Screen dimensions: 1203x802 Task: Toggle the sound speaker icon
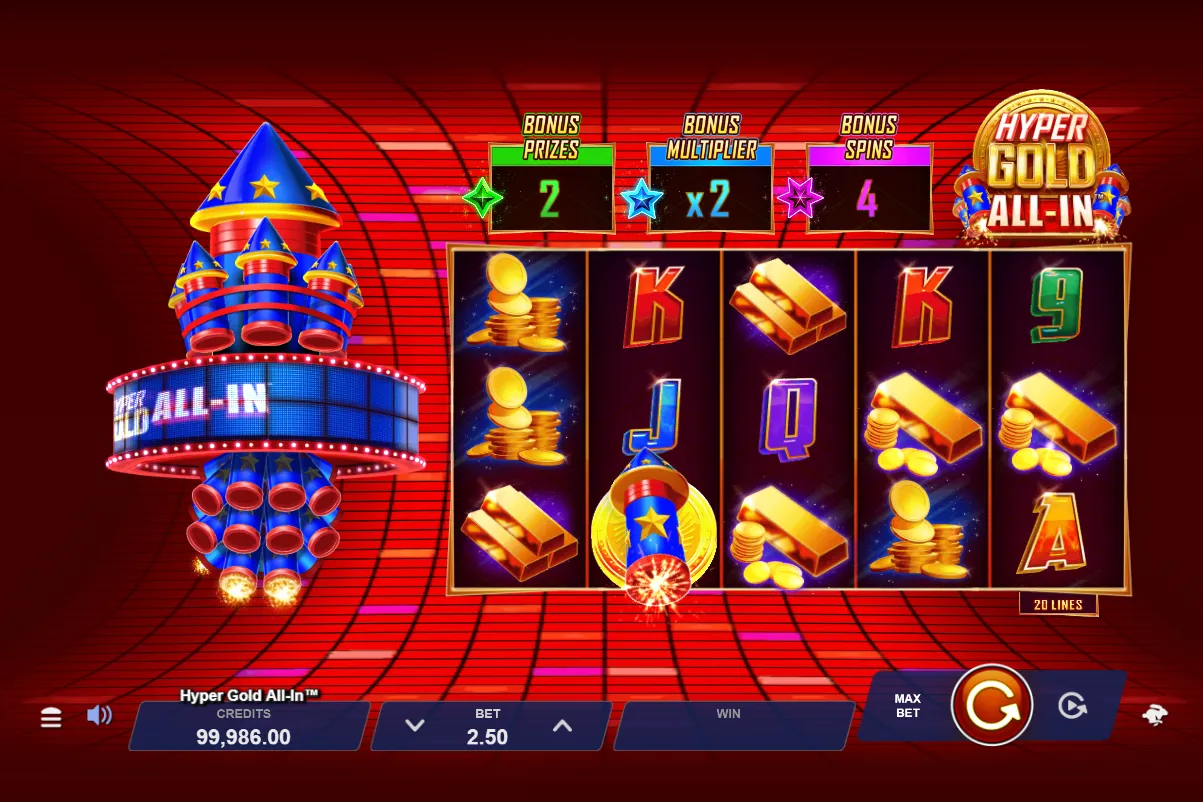point(99,716)
